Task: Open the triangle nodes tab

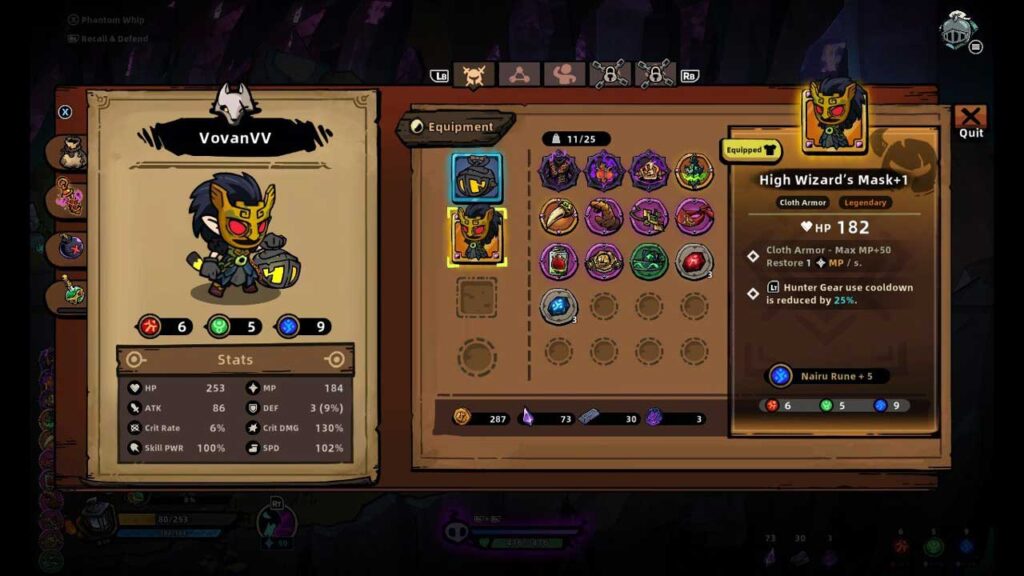Action: point(519,75)
